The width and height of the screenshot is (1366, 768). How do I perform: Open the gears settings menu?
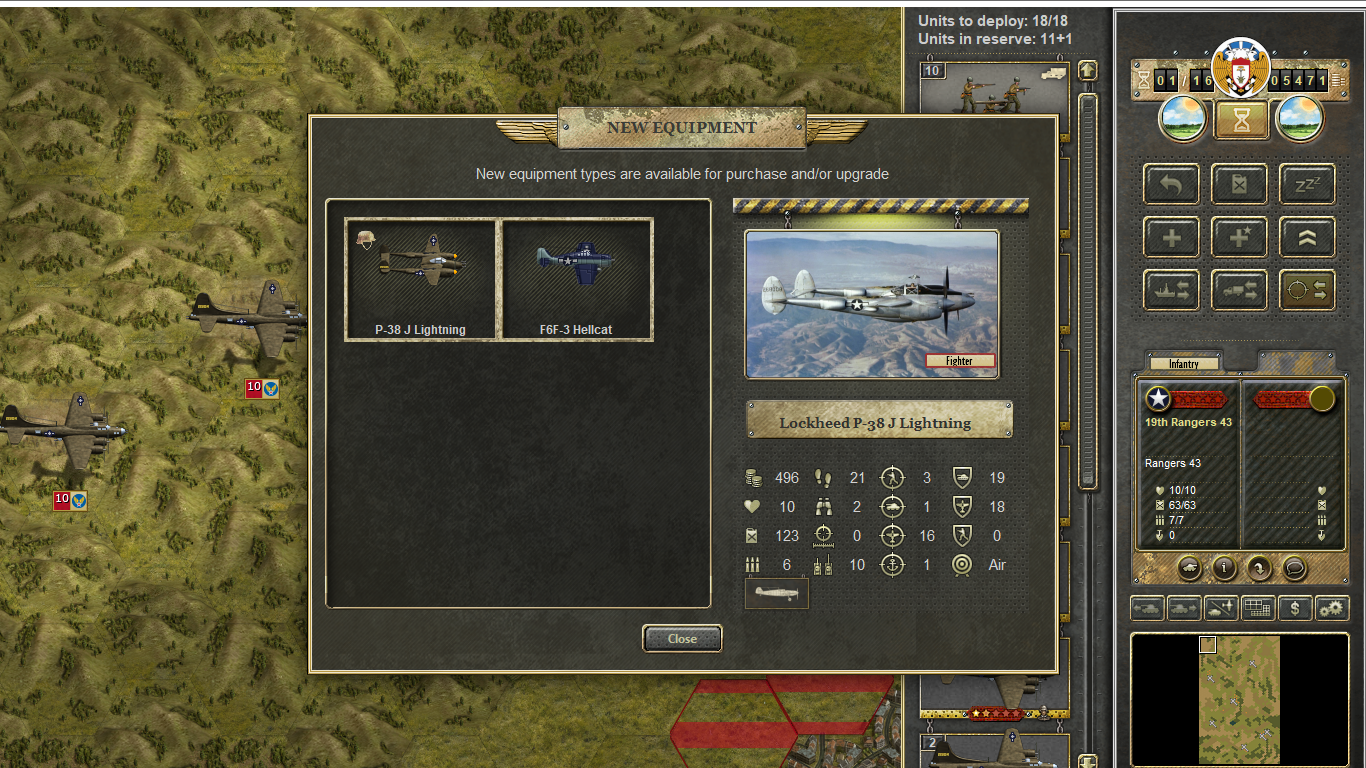1331,607
